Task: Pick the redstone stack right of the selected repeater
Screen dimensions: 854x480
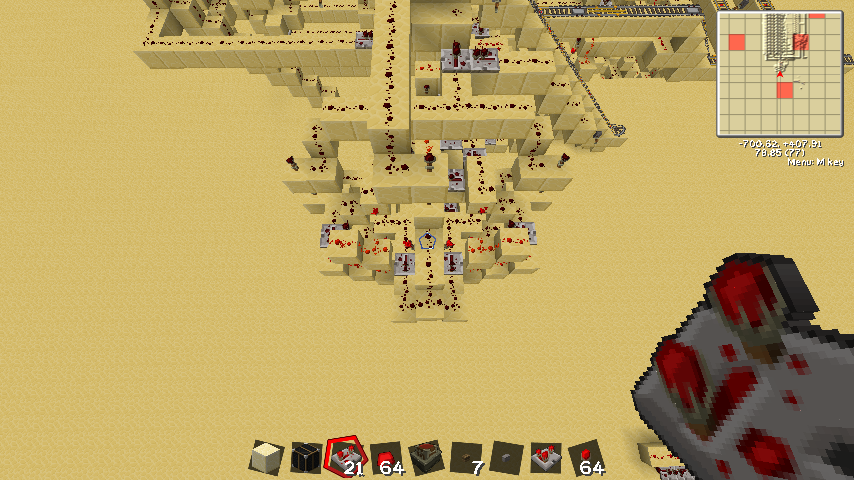Action: (385, 458)
